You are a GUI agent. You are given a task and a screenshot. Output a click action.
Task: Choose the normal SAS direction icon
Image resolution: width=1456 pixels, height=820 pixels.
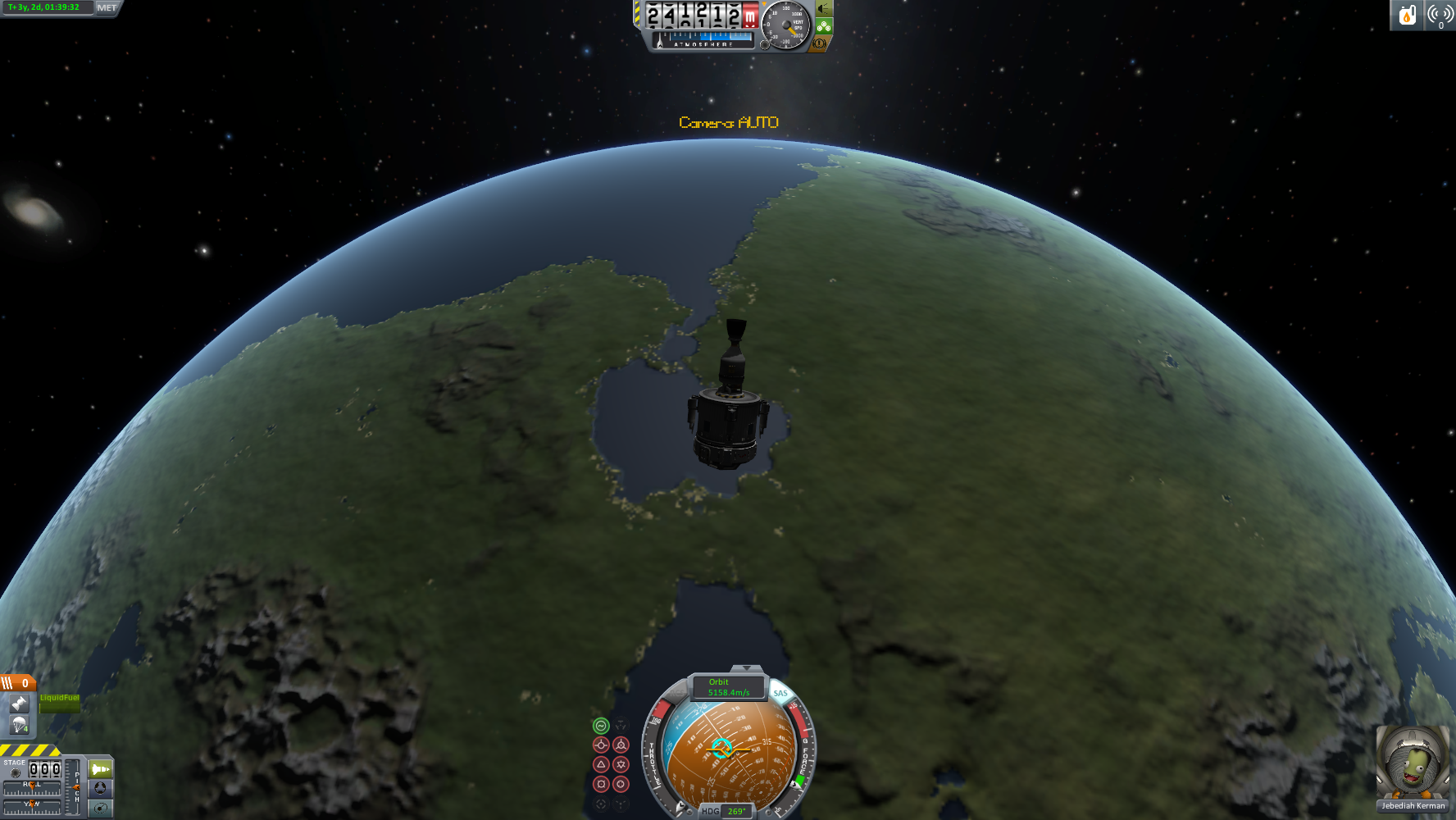click(x=601, y=764)
